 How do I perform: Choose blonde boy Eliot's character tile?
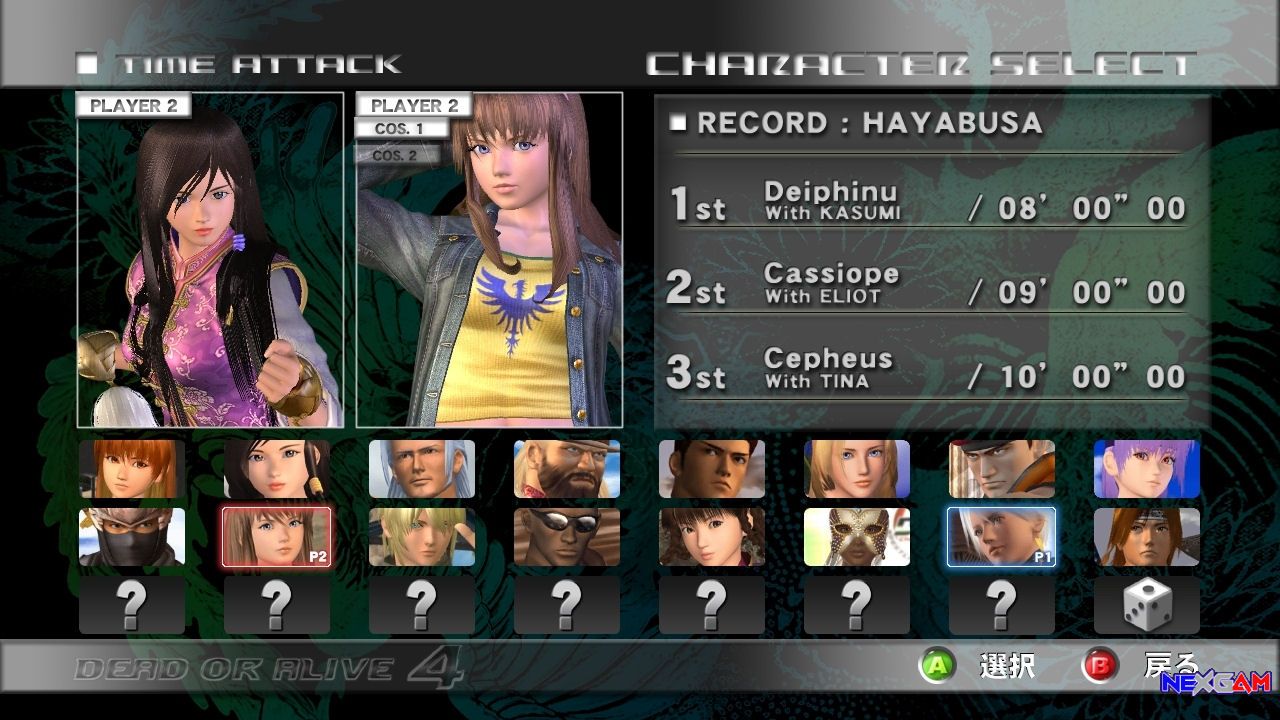point(422,537)
